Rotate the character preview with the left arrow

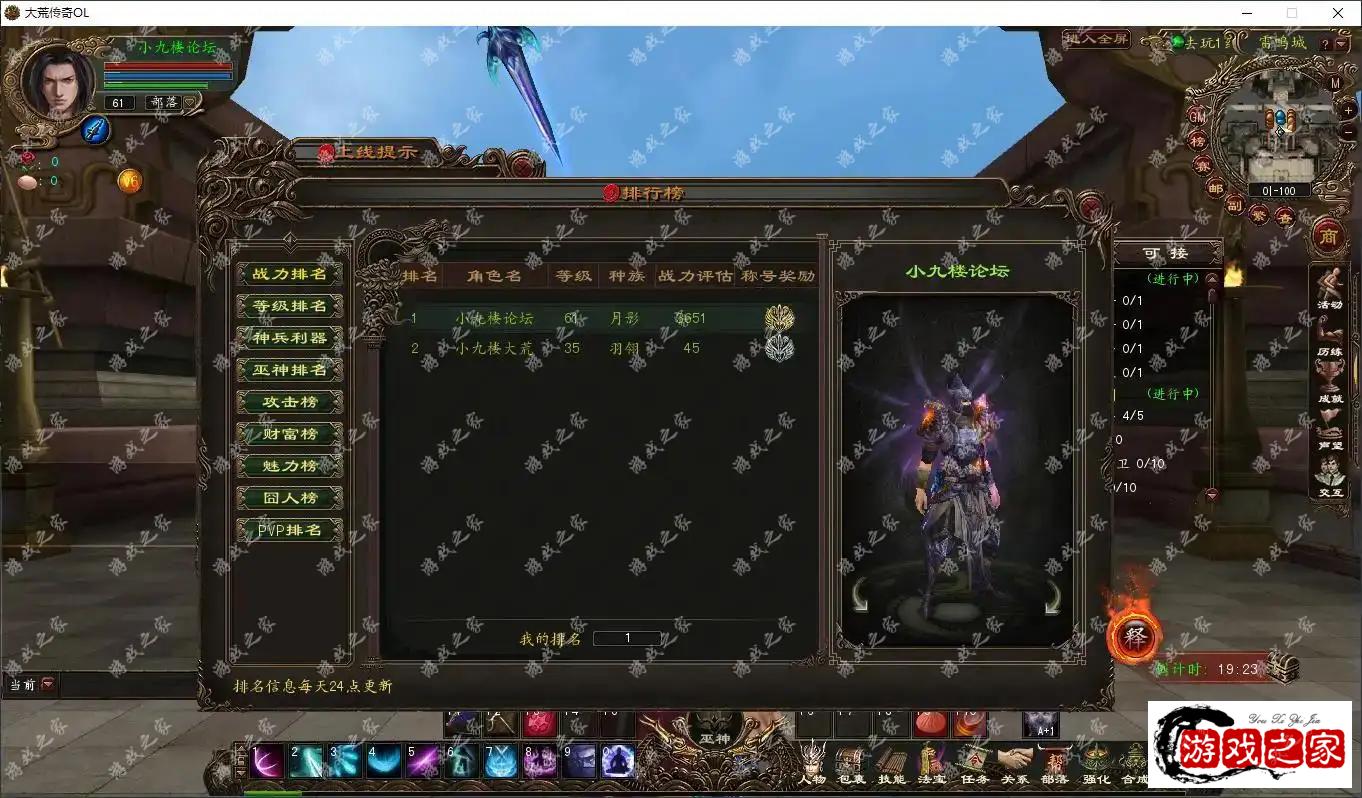click(x=860, y=597)
